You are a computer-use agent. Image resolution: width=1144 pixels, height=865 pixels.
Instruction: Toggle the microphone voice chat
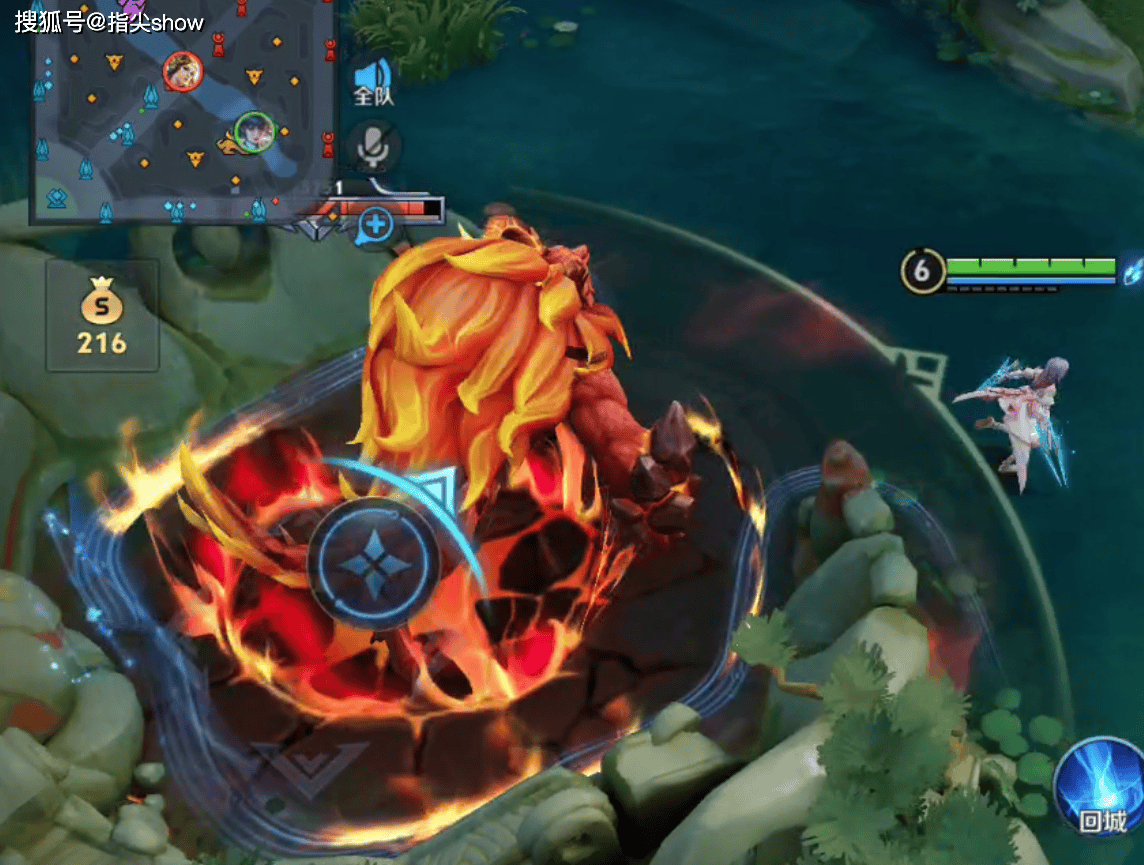pyautogui.click(x=374, y=147)
